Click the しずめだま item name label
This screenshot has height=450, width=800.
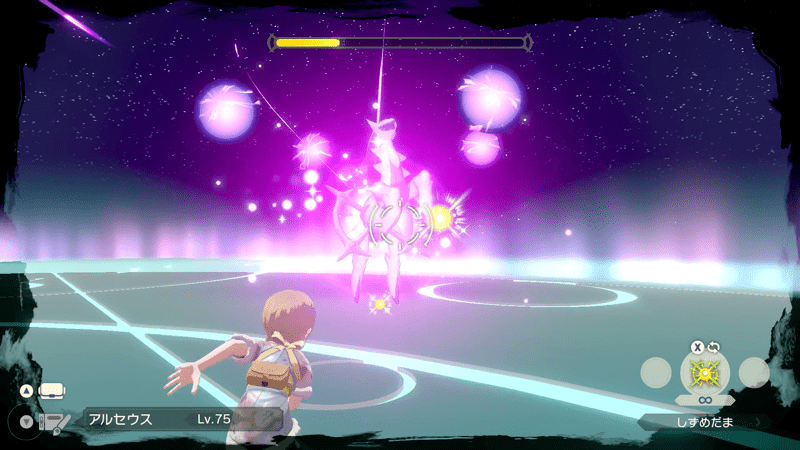pyautogui.click(x=705, y=422)
